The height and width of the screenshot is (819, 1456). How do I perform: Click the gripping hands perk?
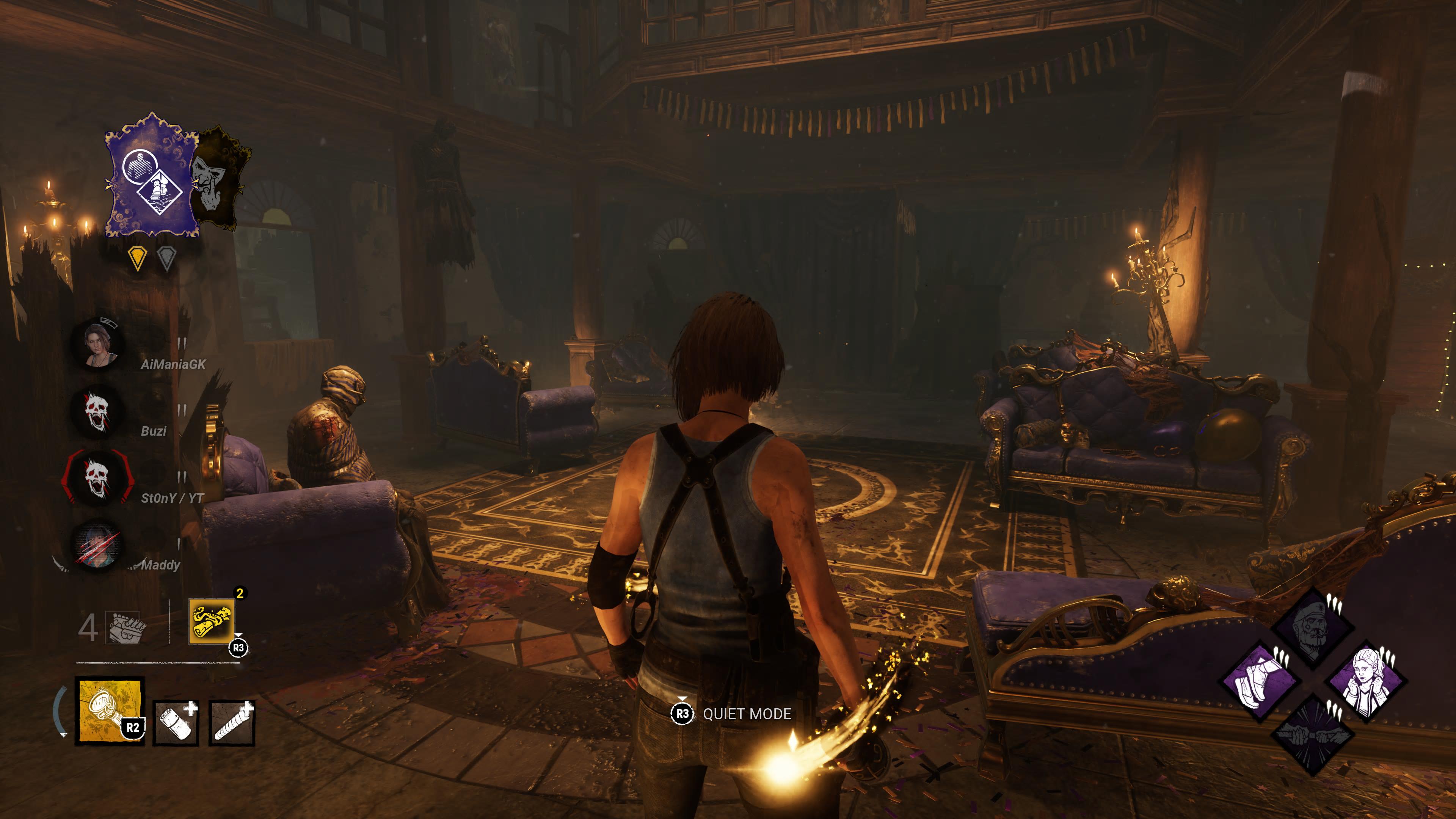tap(1312, 735)
